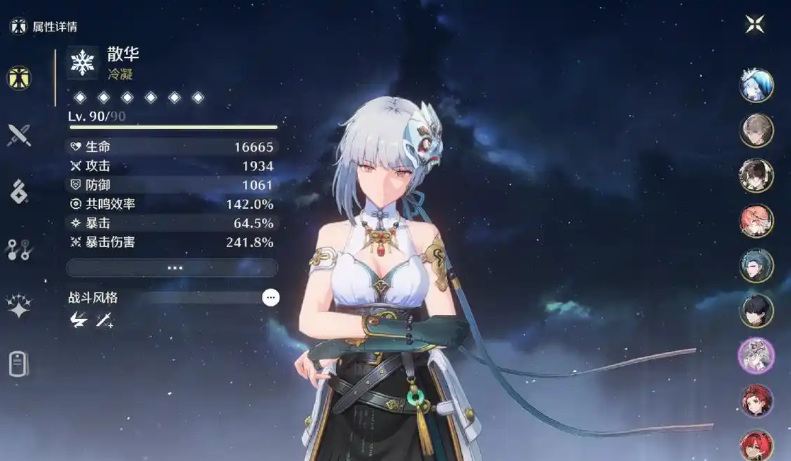The image size is (791, 461).
Task: Open the sword-icon weapon tab
Action: click(18, 135)
